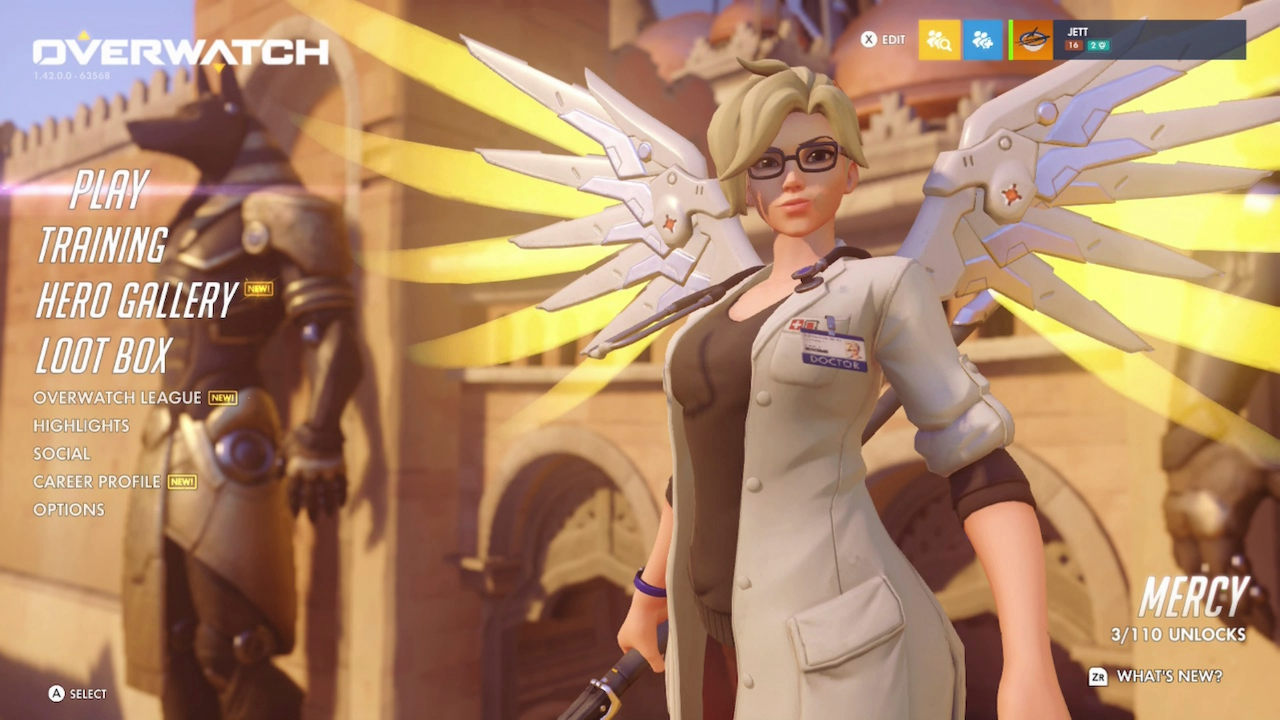Click the ZR What's New prompt icon
1280x720 pixels.
[1098, 677]
